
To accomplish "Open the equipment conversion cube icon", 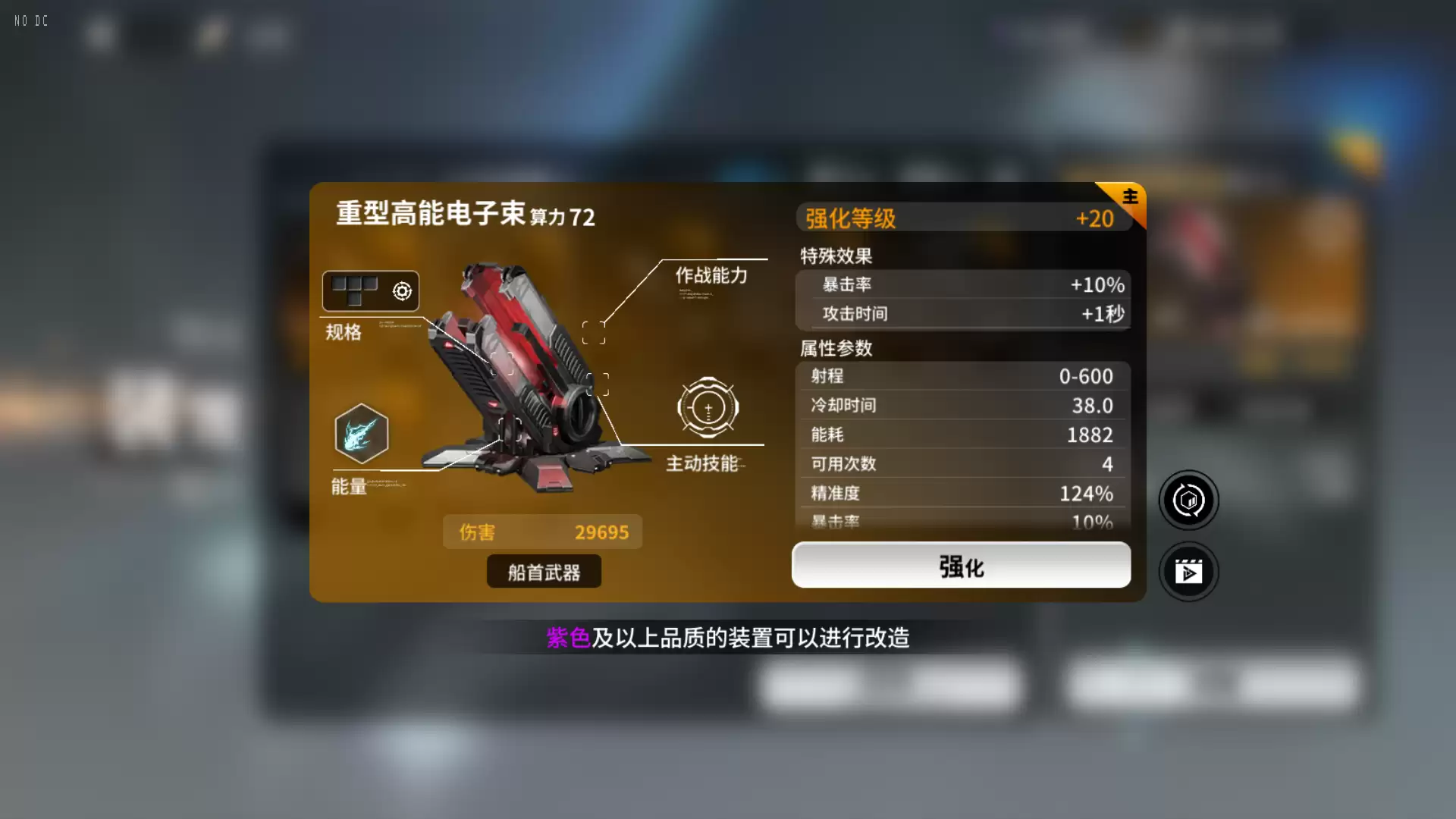I will (x=1188, y=500).
